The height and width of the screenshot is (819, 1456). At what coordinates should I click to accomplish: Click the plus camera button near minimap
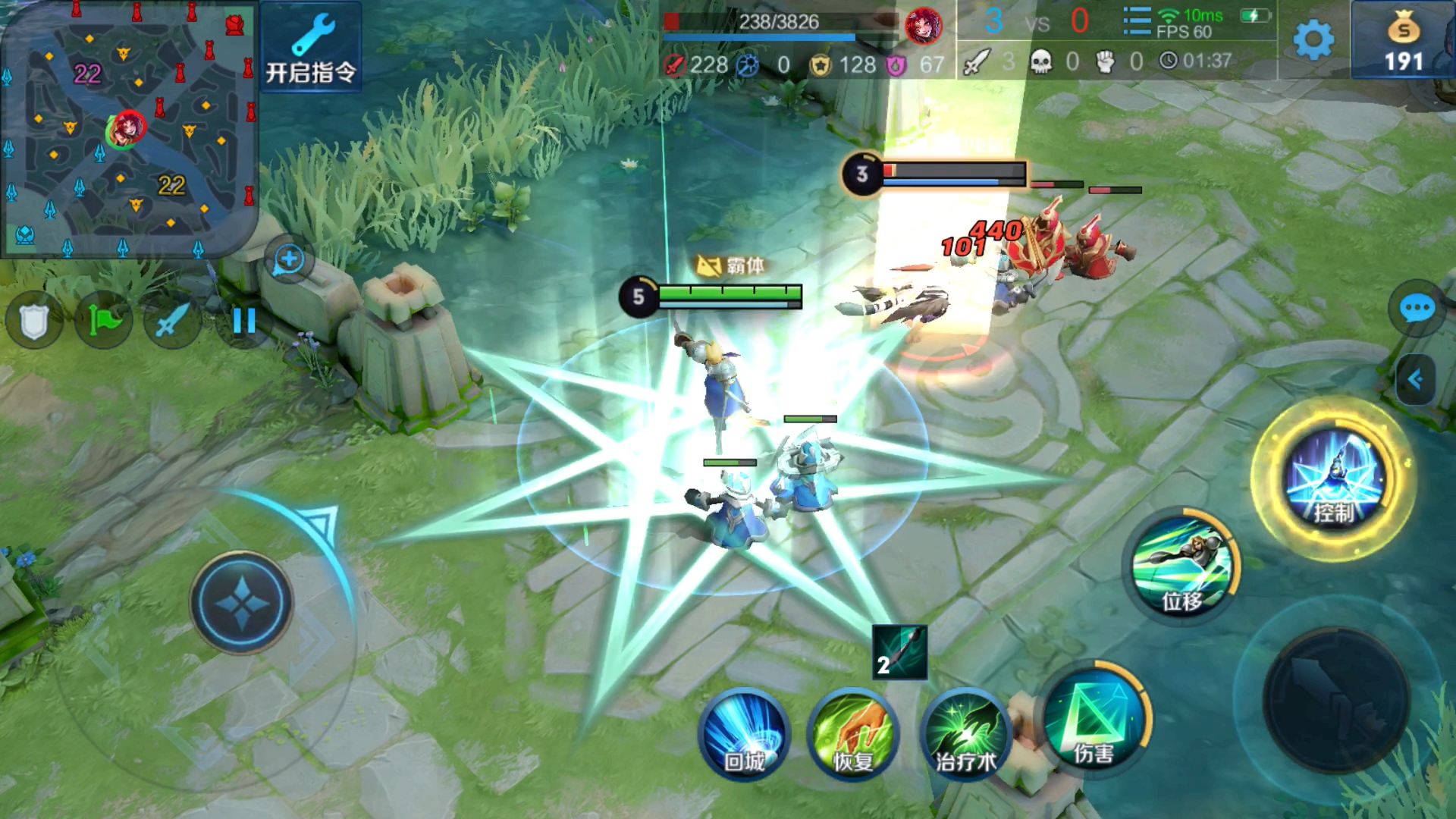pos(289,260)
